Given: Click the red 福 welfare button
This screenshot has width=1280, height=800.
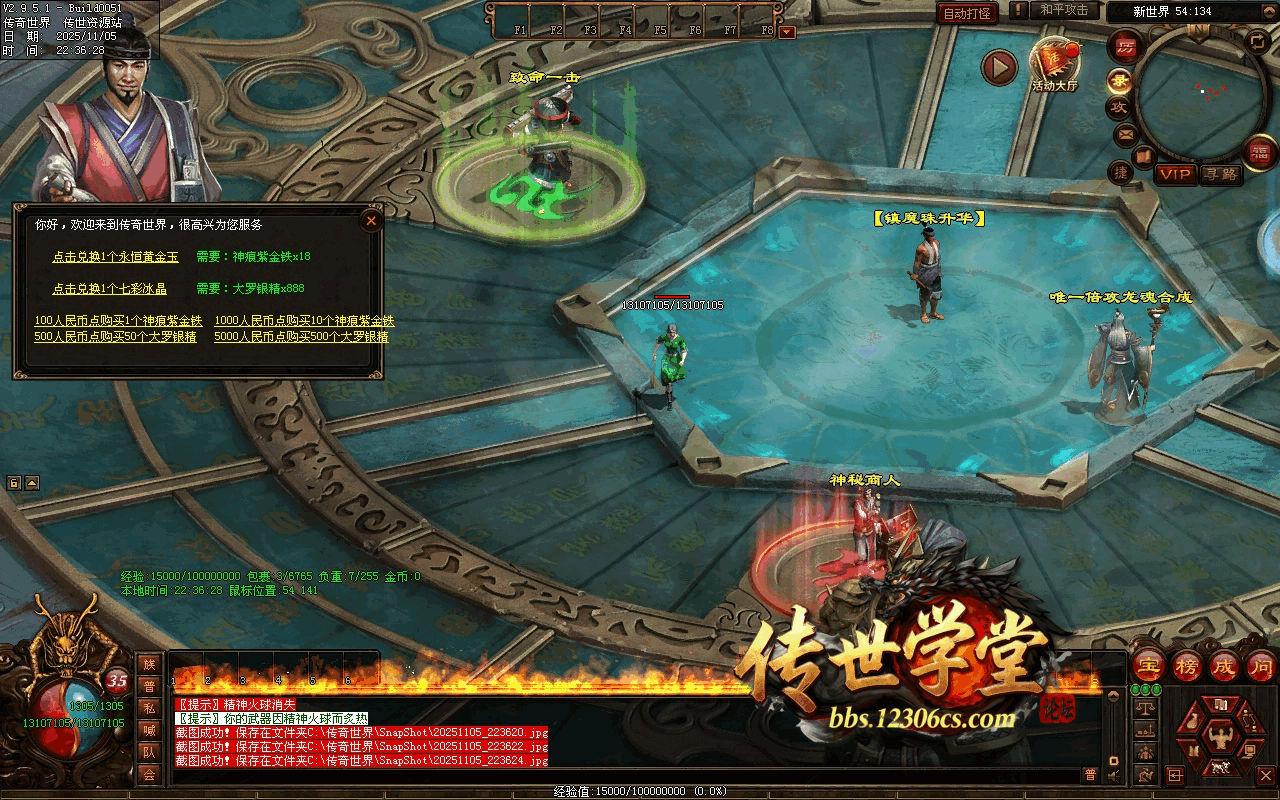Looking at the screenshot, I should pyautogui.click(x=1257, y=153).
